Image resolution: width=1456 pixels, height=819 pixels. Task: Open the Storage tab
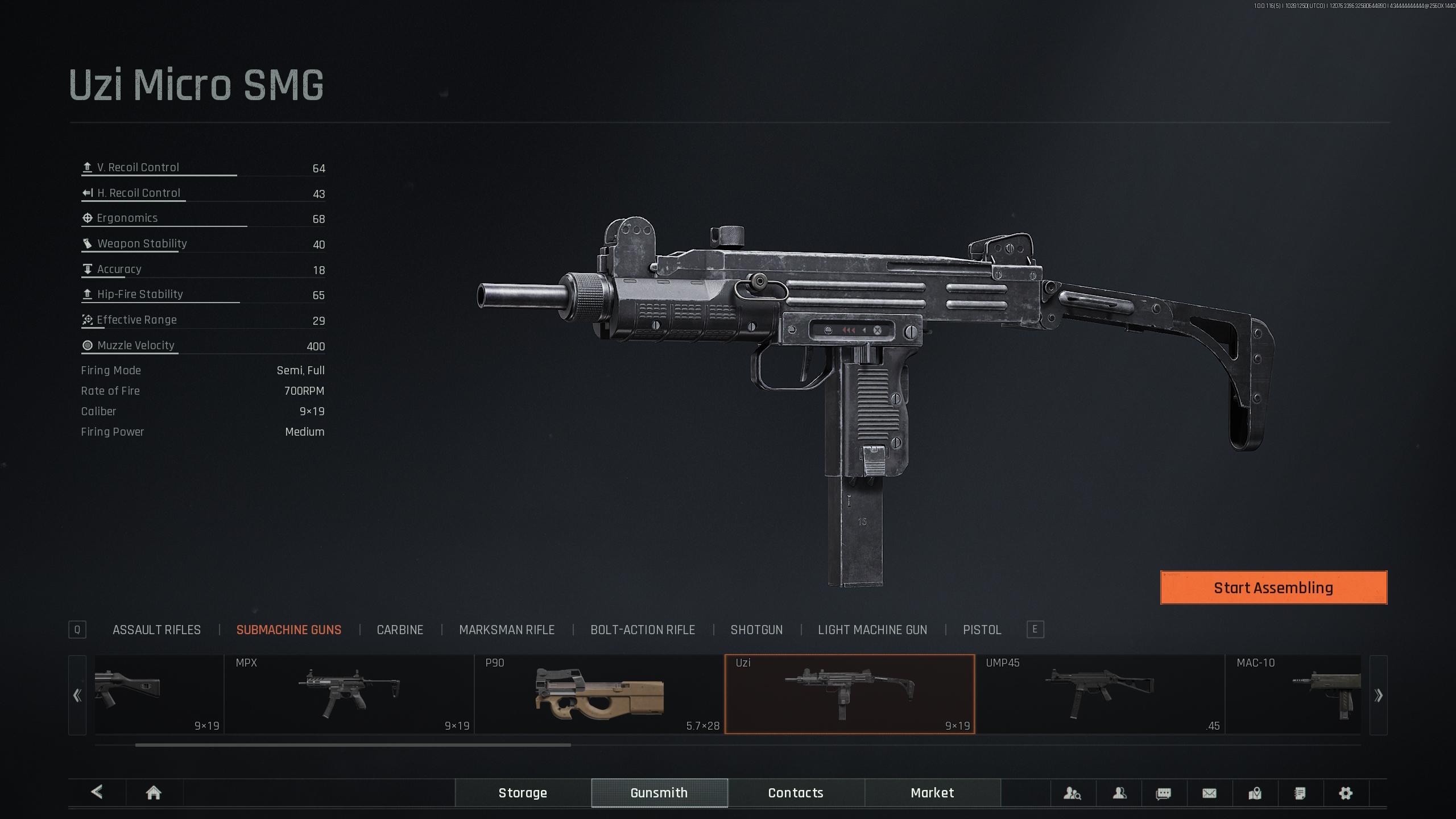click(x=523, y=793)
